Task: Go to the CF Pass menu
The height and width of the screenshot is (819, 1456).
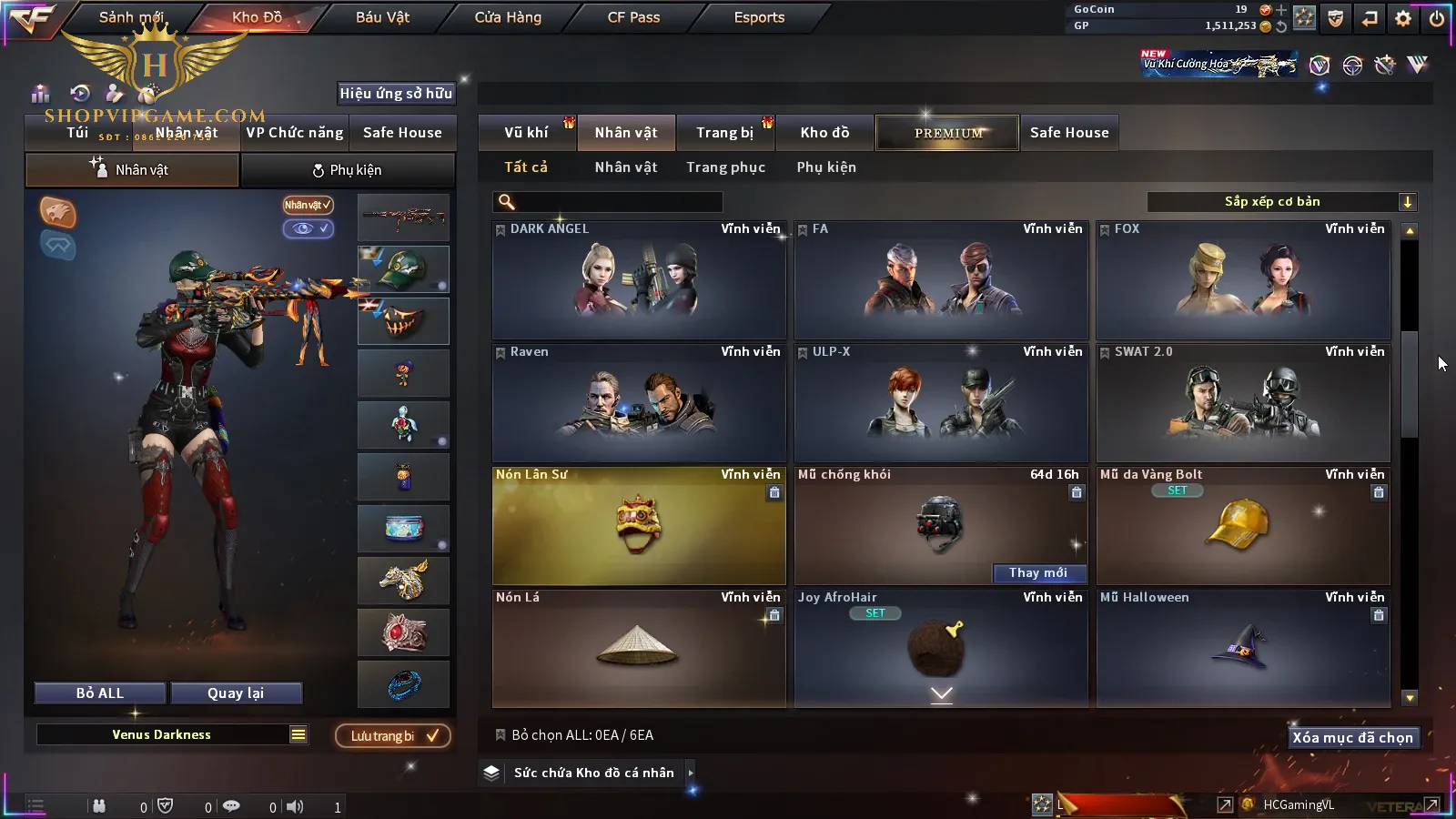Action: [x=633, y=17]
